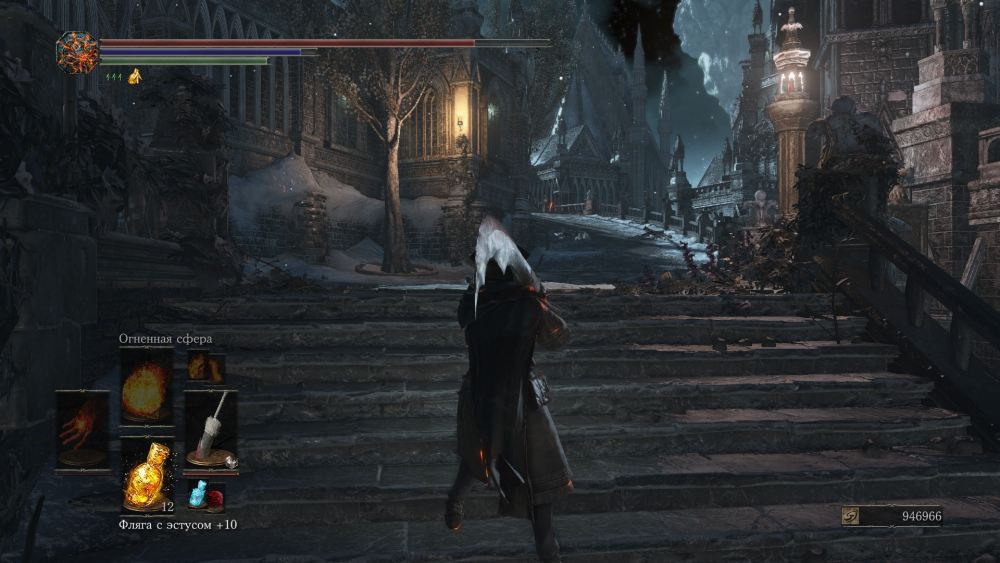
Task: Click the small next-spell preview icon
Action: point(204,366)
